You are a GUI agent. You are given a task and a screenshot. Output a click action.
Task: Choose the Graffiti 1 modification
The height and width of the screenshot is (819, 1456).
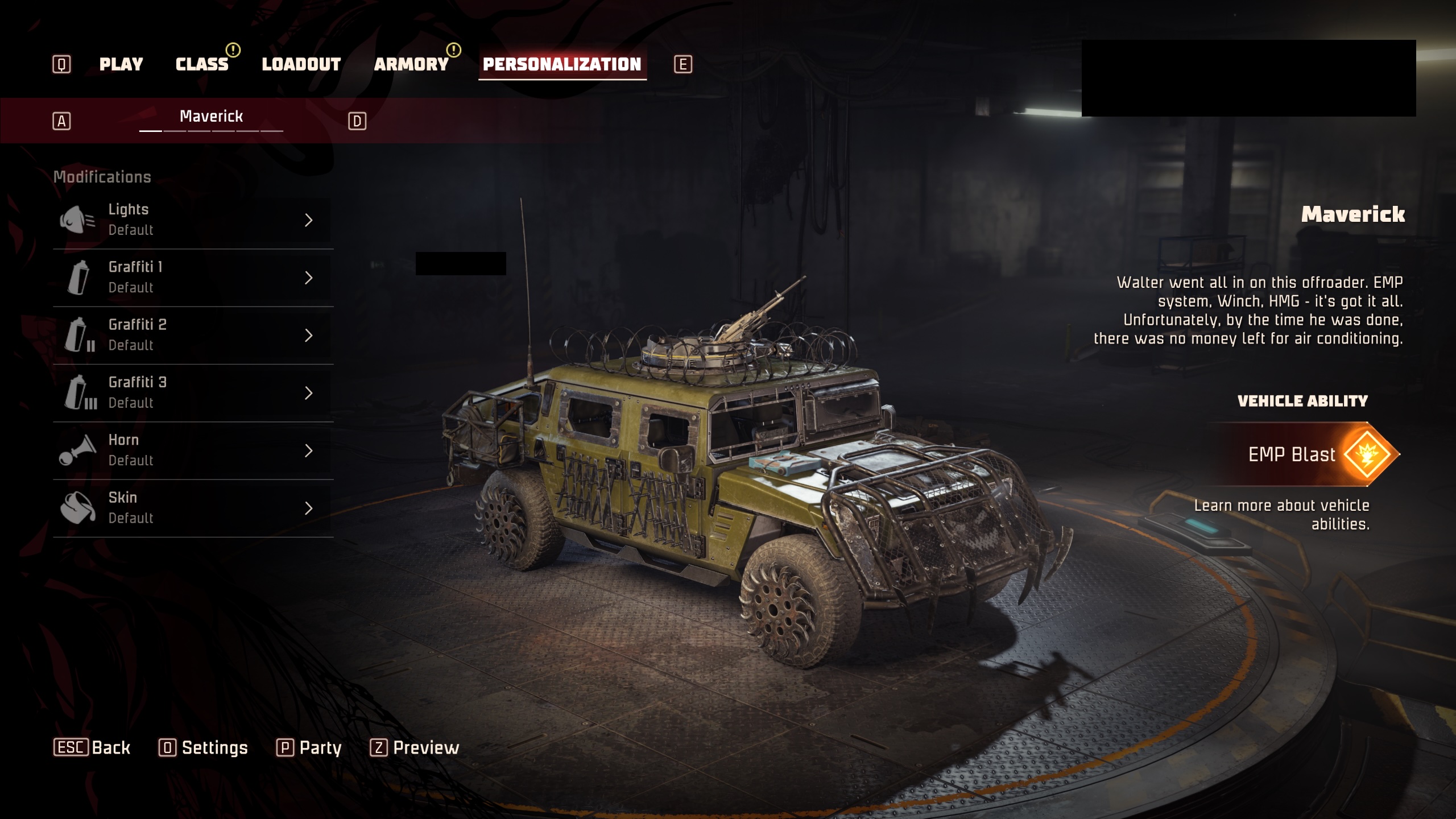(192, 278)
